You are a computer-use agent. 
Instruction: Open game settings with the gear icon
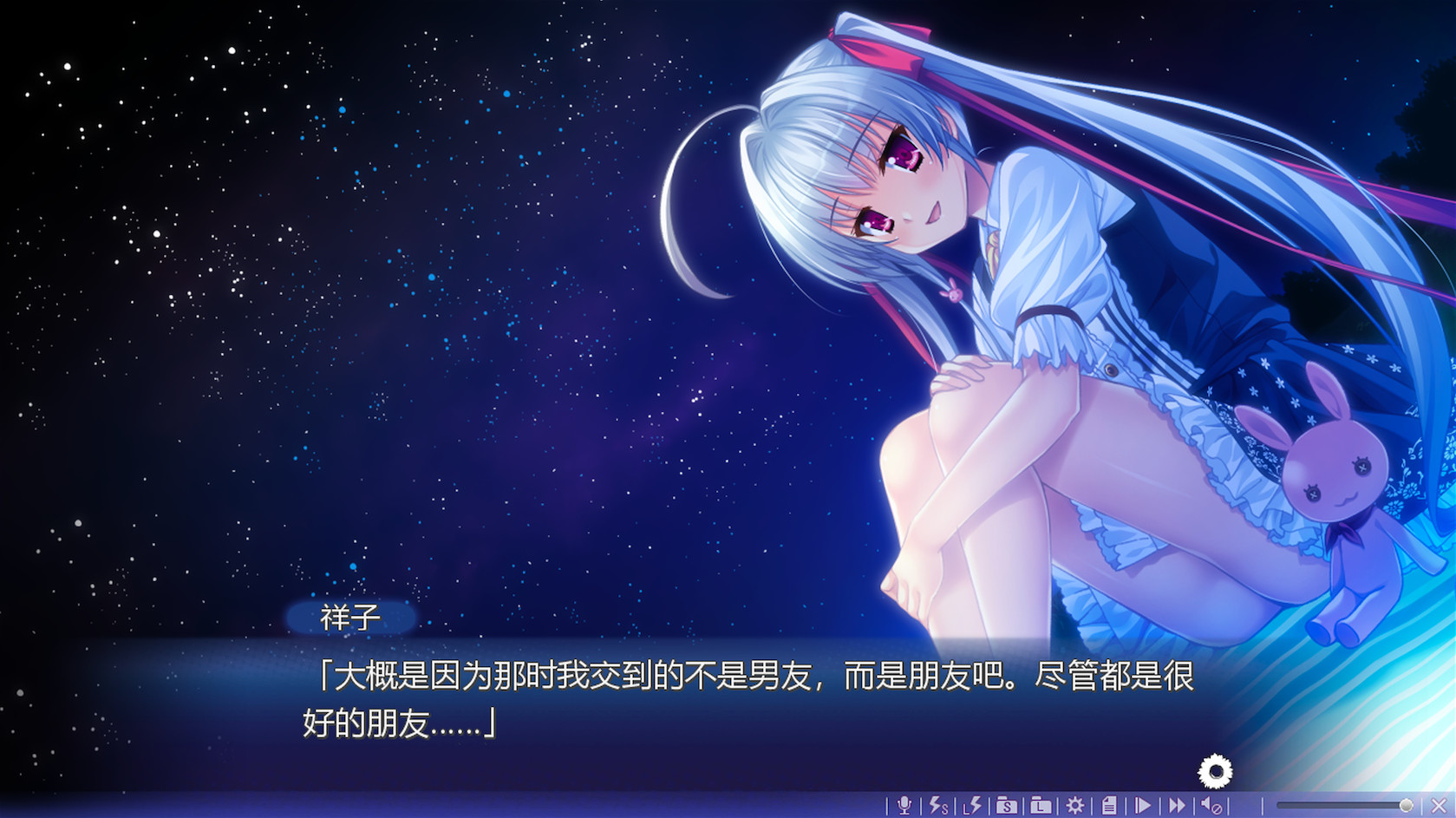[1074, 806]
